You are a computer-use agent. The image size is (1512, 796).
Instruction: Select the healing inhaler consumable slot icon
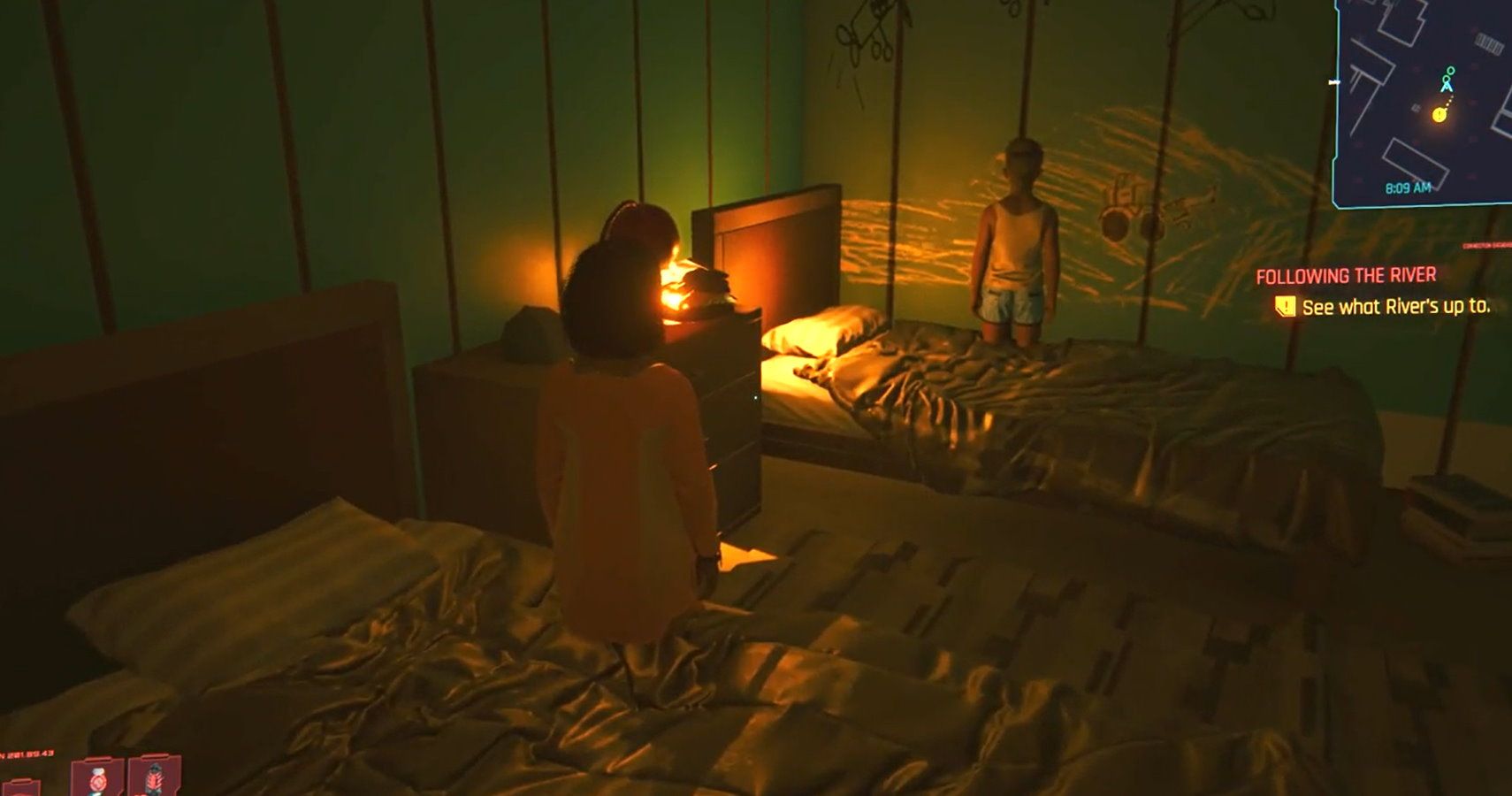(x=99, y=780)
